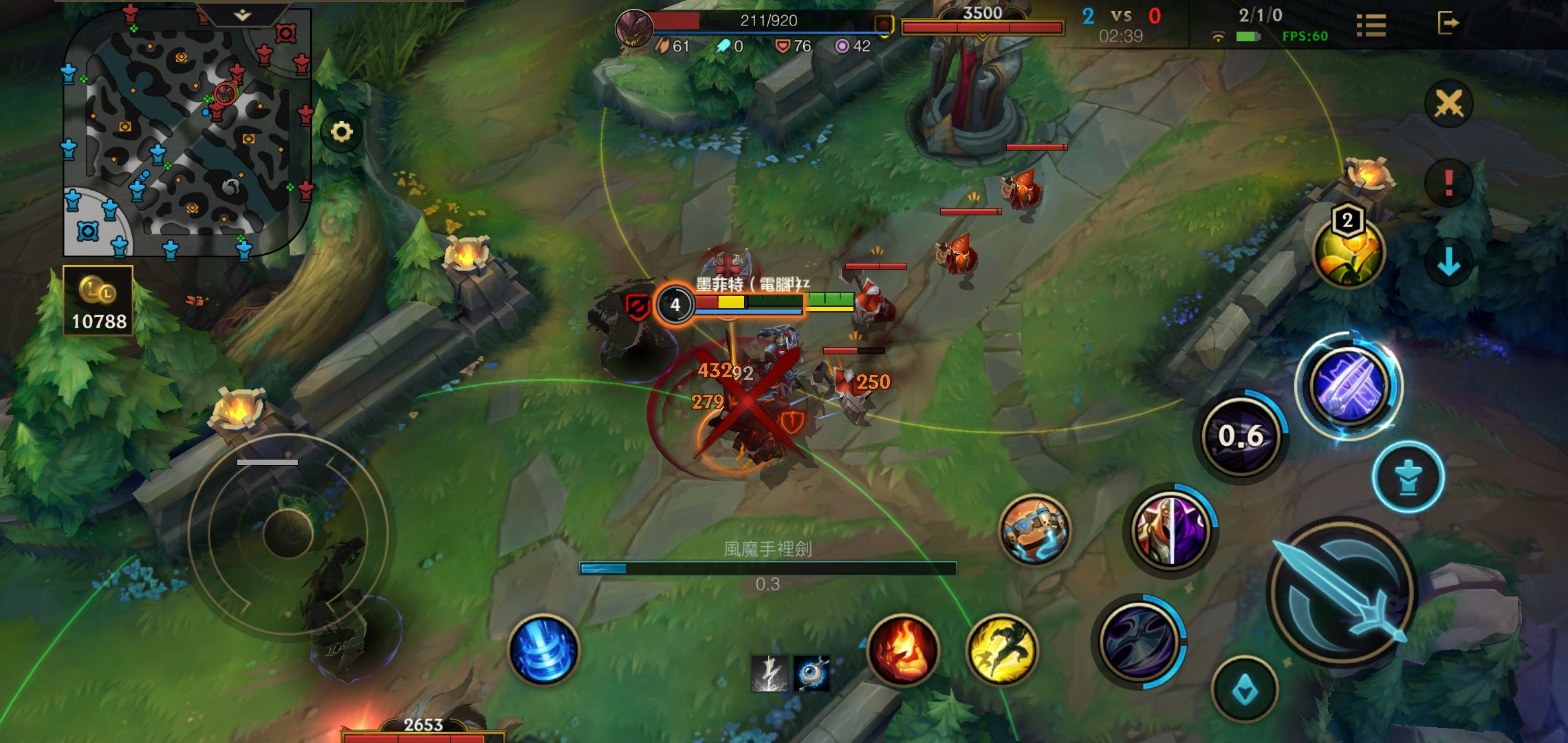Image resolution: width=1568 pixels, height=743 pixels.
Task: Expand the scoreboard list icon
Action: tap(1371, 25)
